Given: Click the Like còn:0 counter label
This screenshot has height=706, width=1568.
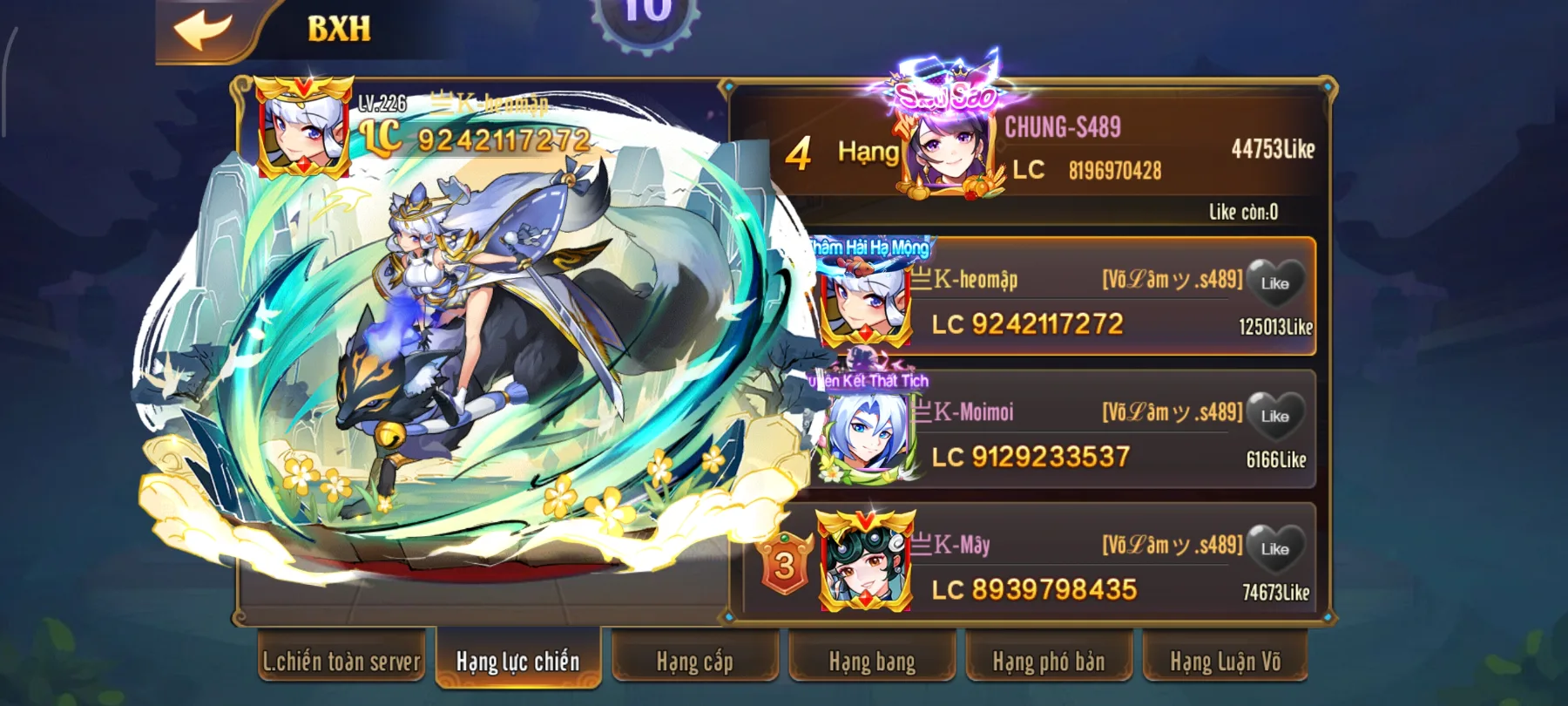Looking at the screenshot, I should click(x=1246, y=212).
